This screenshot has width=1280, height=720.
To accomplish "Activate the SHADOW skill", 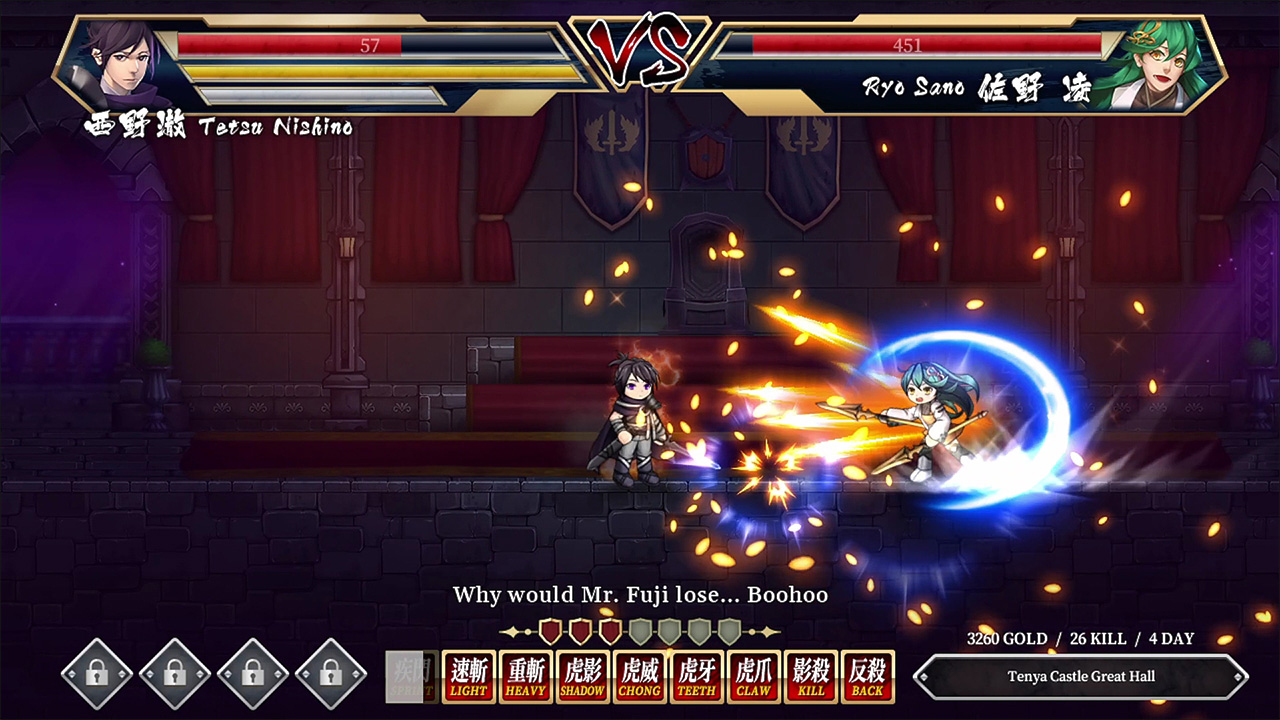I will [x=581, y=676].
